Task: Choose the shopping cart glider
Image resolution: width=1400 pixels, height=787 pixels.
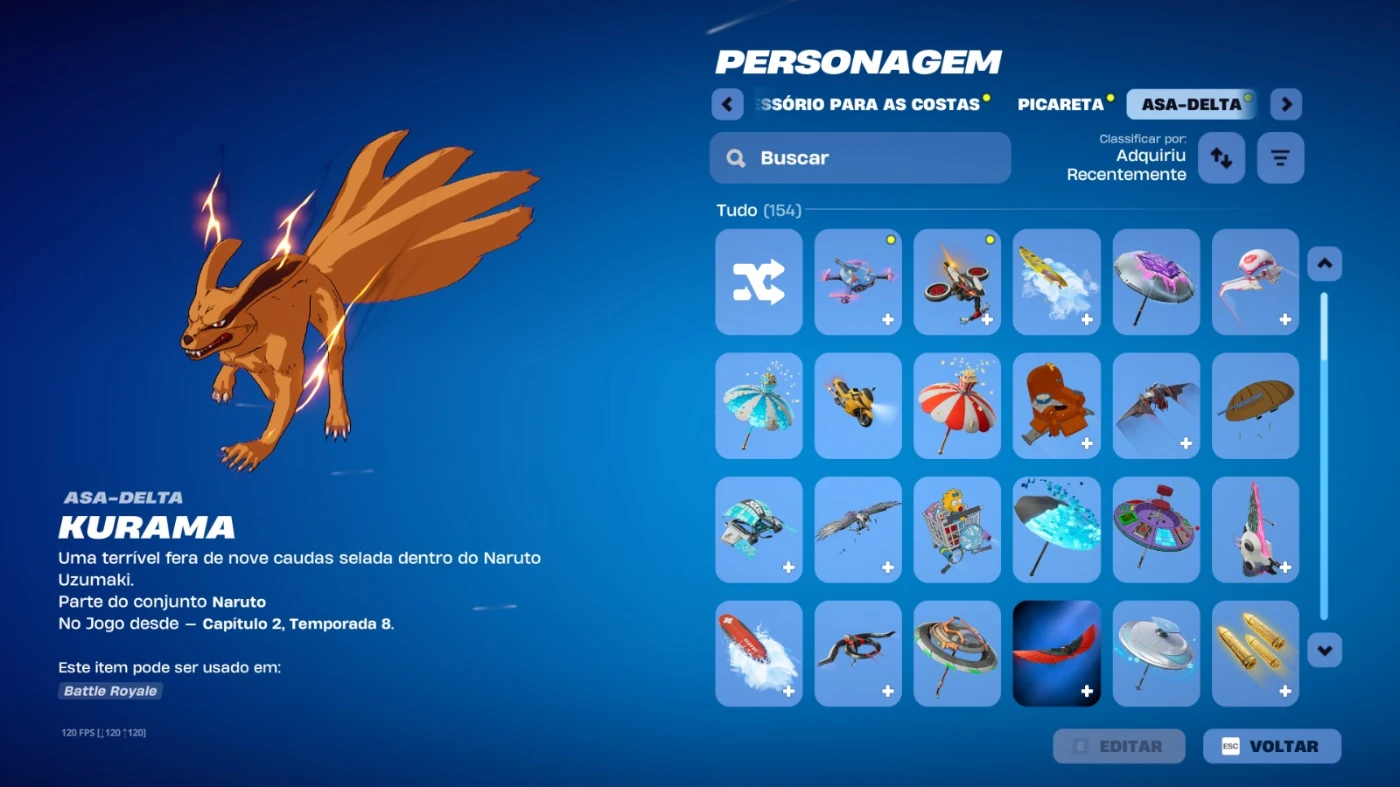Action: pyautogui.click(x=957, y=529)
